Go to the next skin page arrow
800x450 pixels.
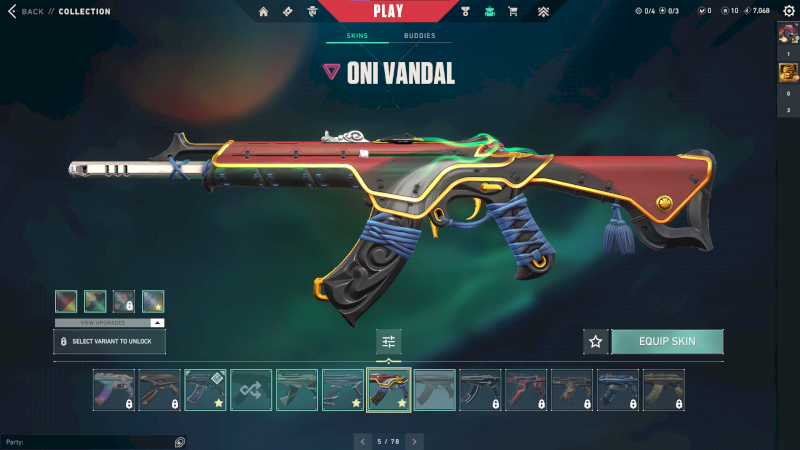coord(414,440)
